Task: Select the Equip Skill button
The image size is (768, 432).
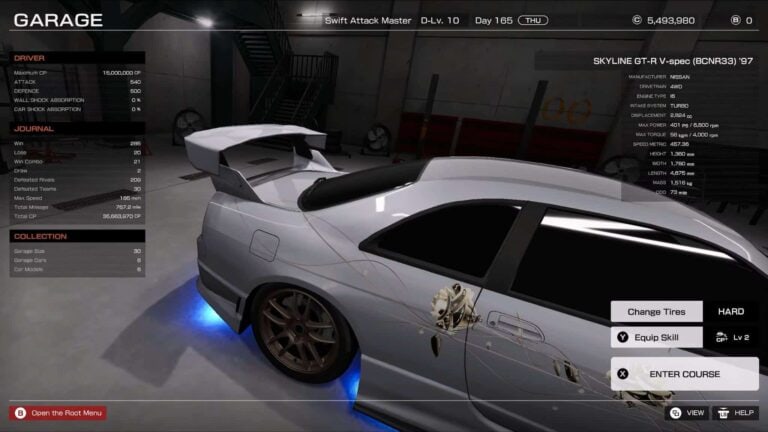Action: click(x=657, y=338)
